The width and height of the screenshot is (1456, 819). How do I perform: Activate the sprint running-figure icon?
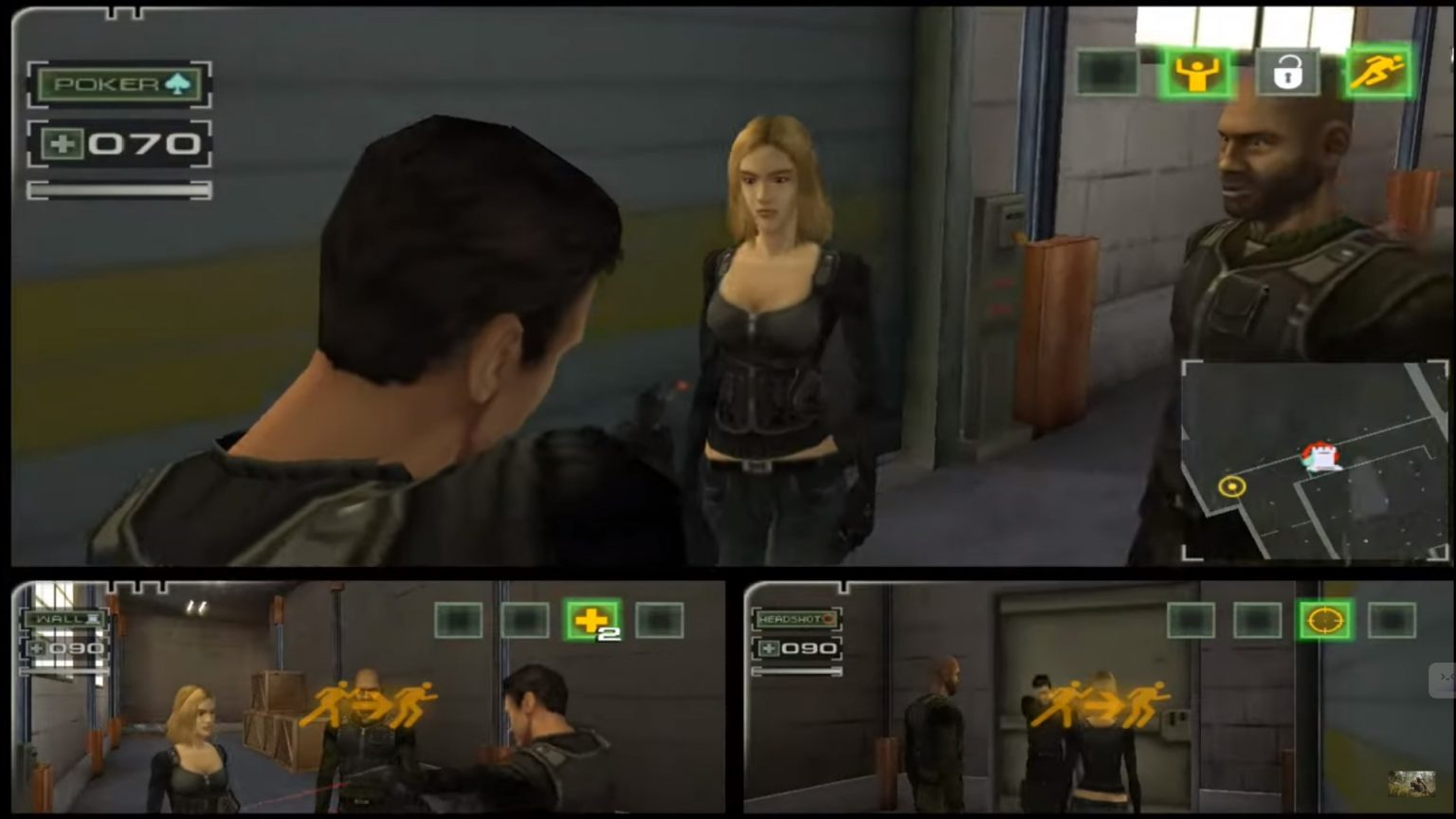click(1380, 72)
